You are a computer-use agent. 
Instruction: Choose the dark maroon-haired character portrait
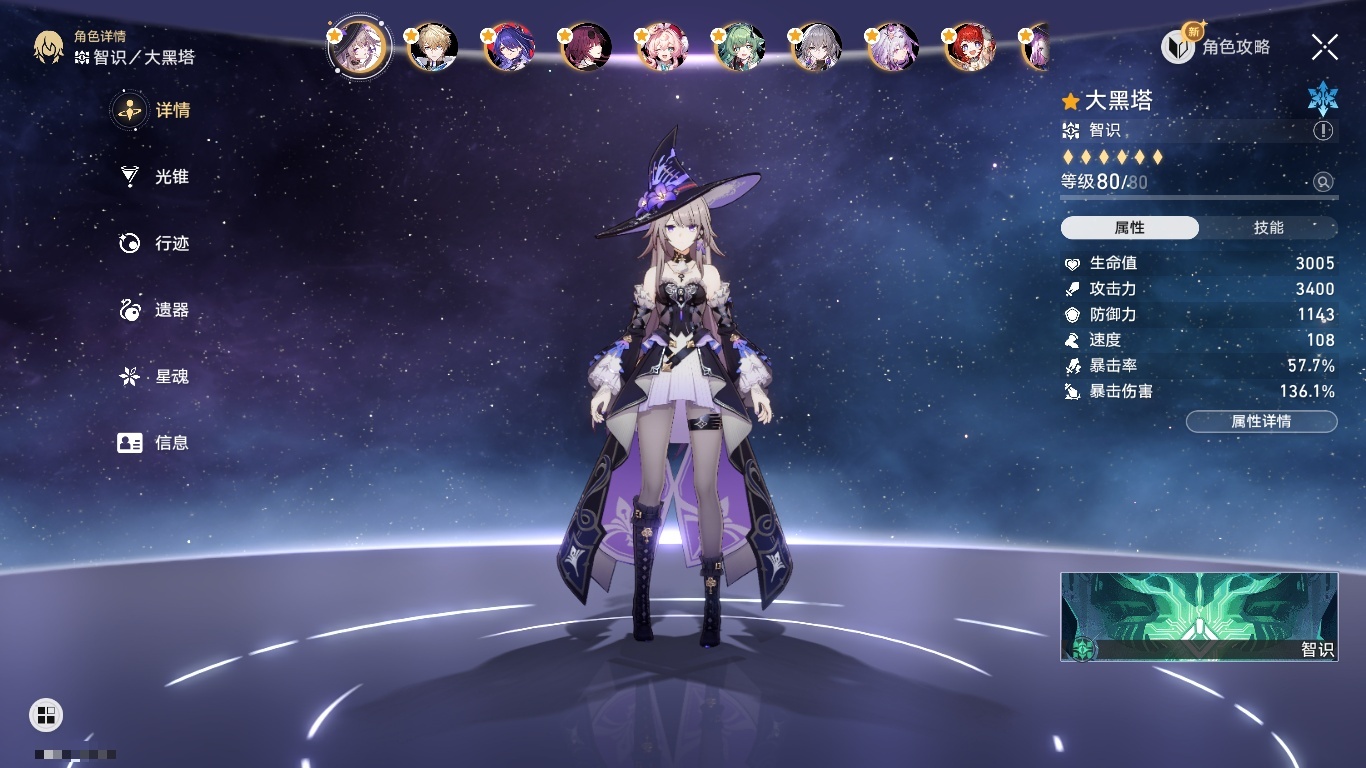587,47
